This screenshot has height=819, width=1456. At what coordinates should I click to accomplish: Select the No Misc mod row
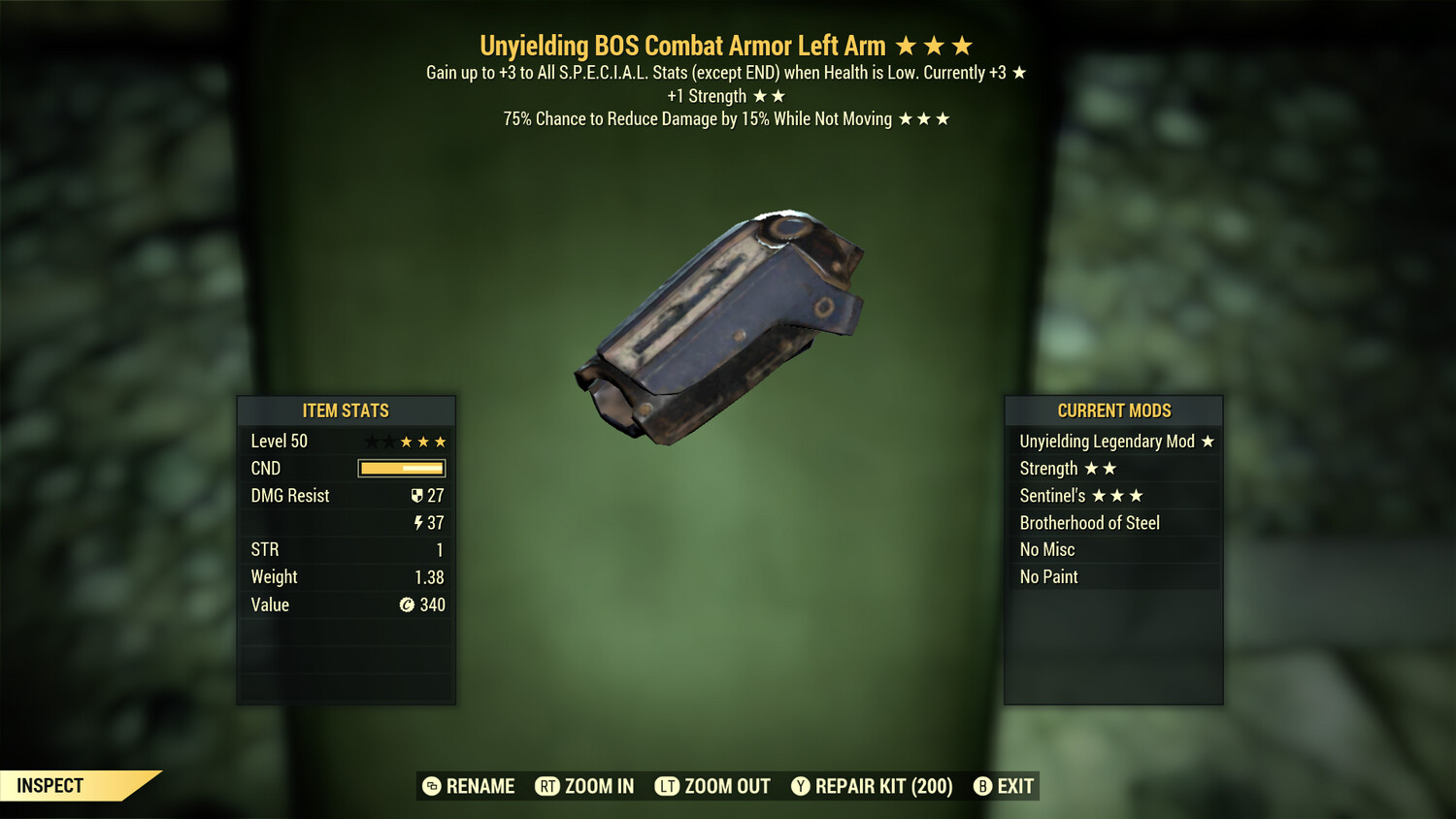pyautogui.click(x=1113, y=549)
